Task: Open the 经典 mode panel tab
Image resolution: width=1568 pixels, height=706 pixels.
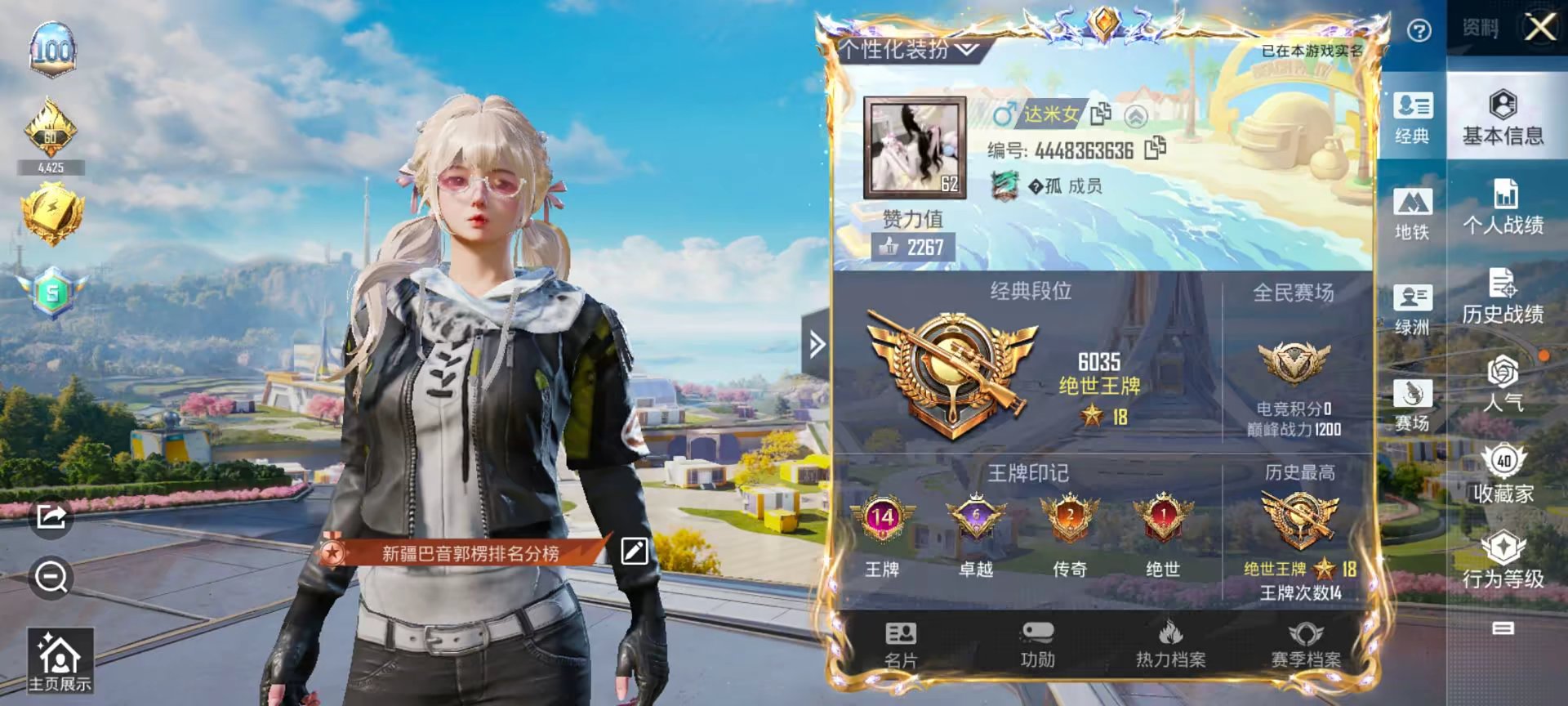Action: pyautogui.click(x=1414, y=117)
